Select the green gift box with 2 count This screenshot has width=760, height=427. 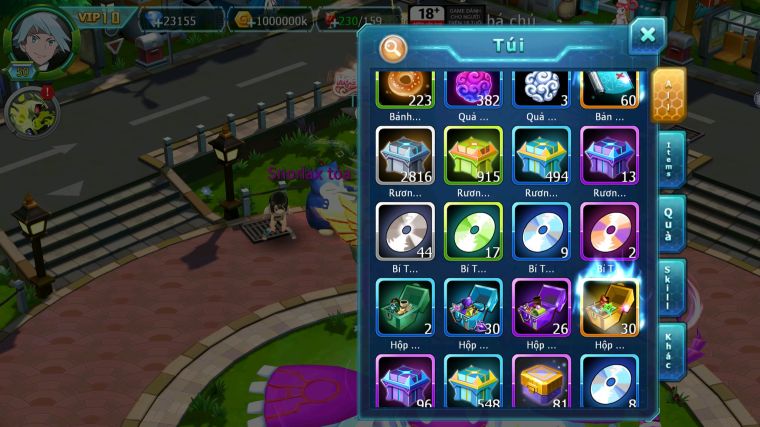click(405, 307)
